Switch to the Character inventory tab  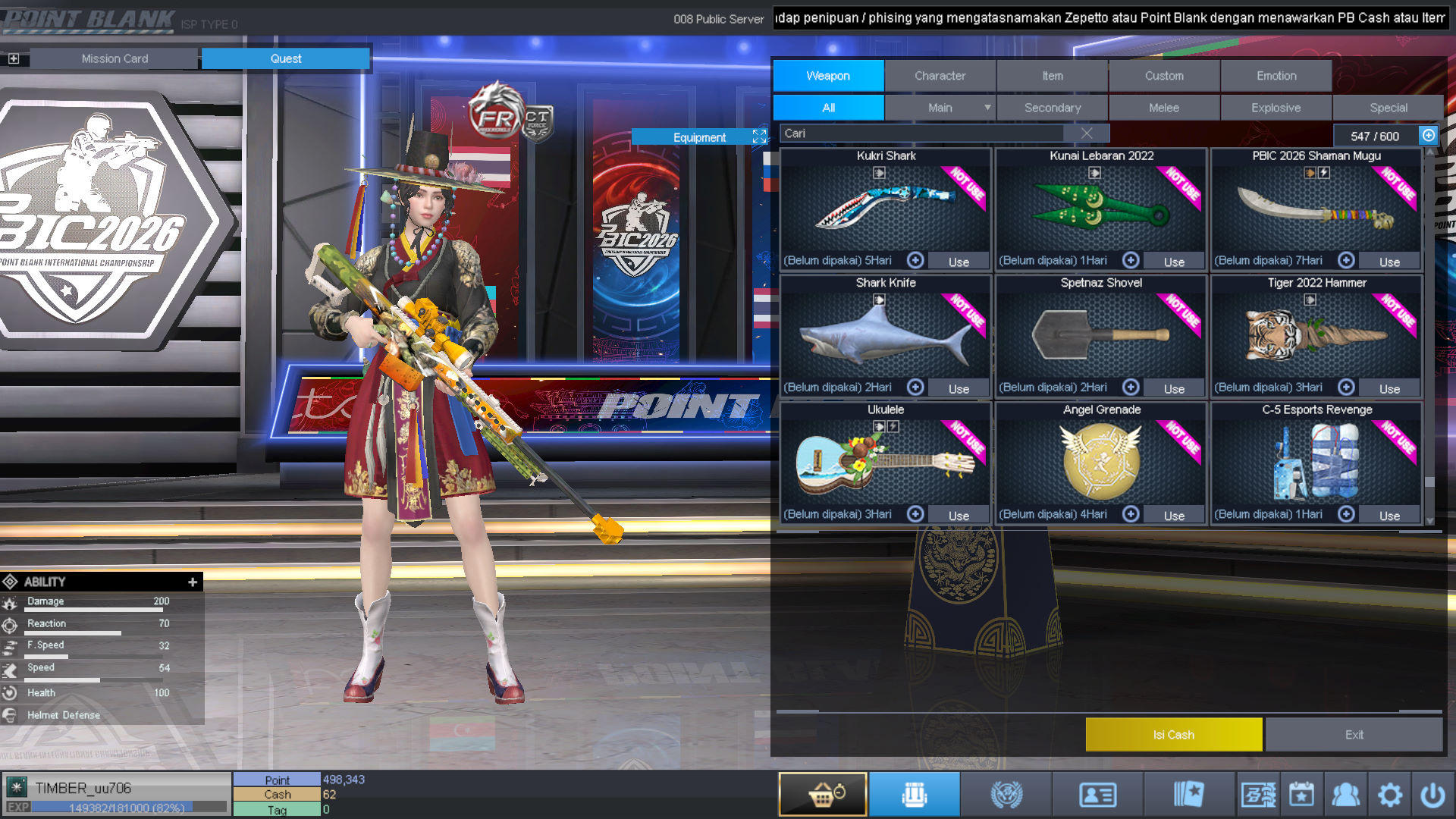tap(940, 76)
